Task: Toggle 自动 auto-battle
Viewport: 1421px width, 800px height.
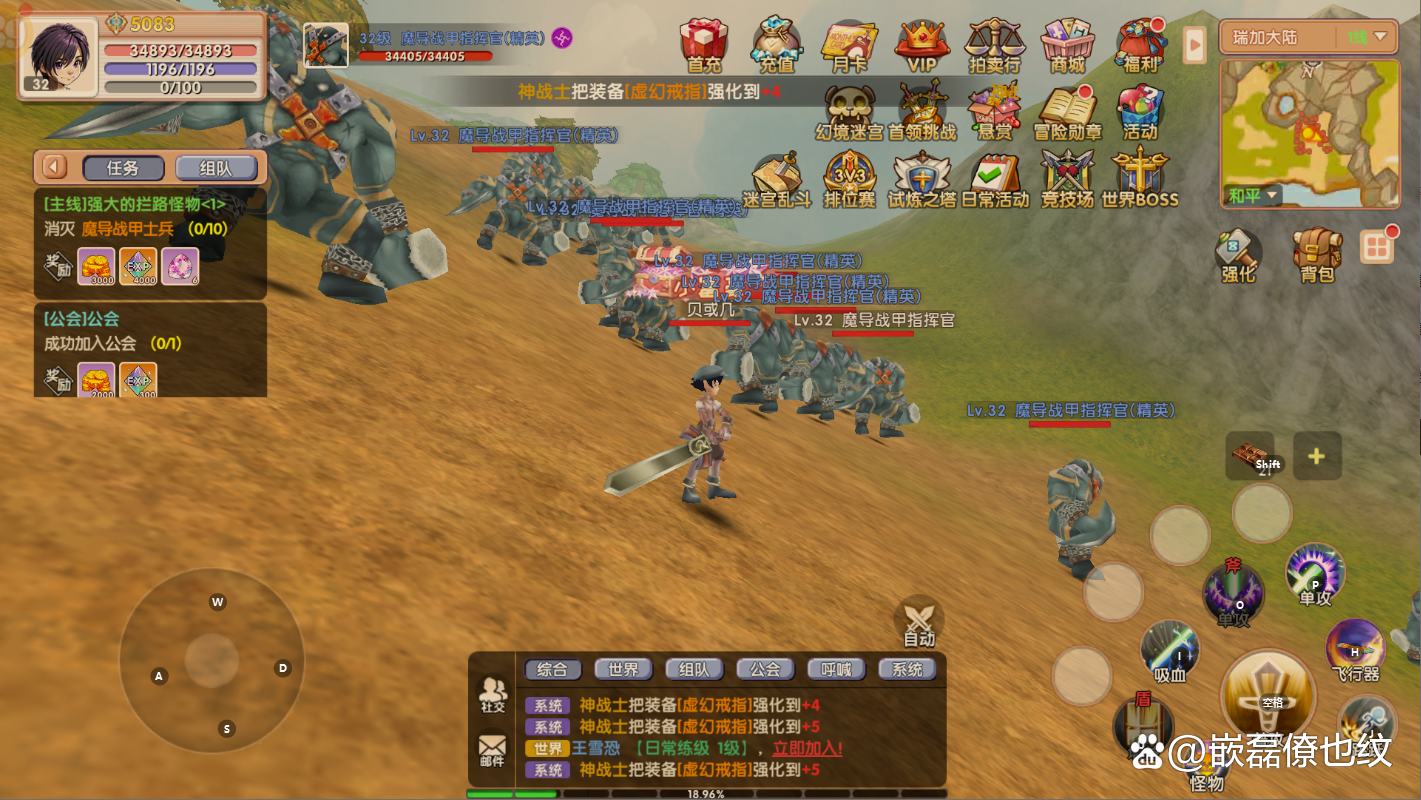Action: [918, 621]
